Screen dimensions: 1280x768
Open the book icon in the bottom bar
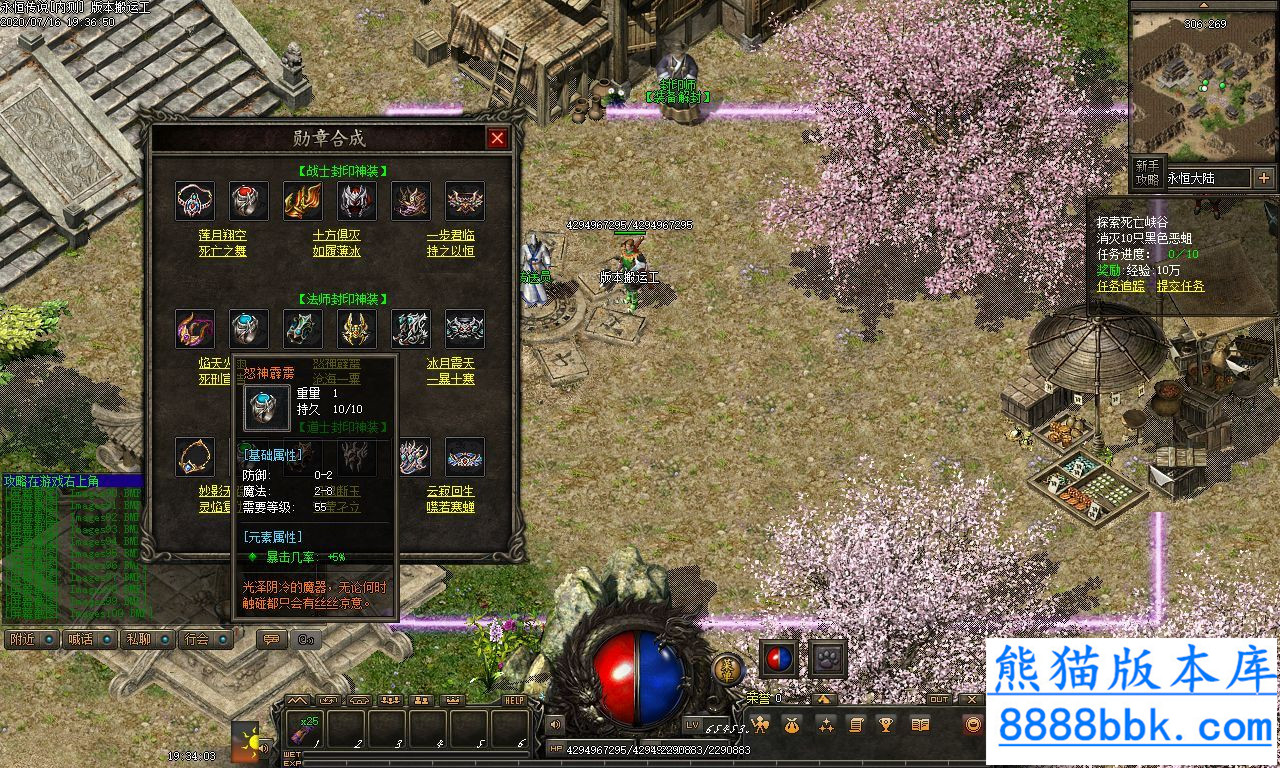[x=920, y=725]
